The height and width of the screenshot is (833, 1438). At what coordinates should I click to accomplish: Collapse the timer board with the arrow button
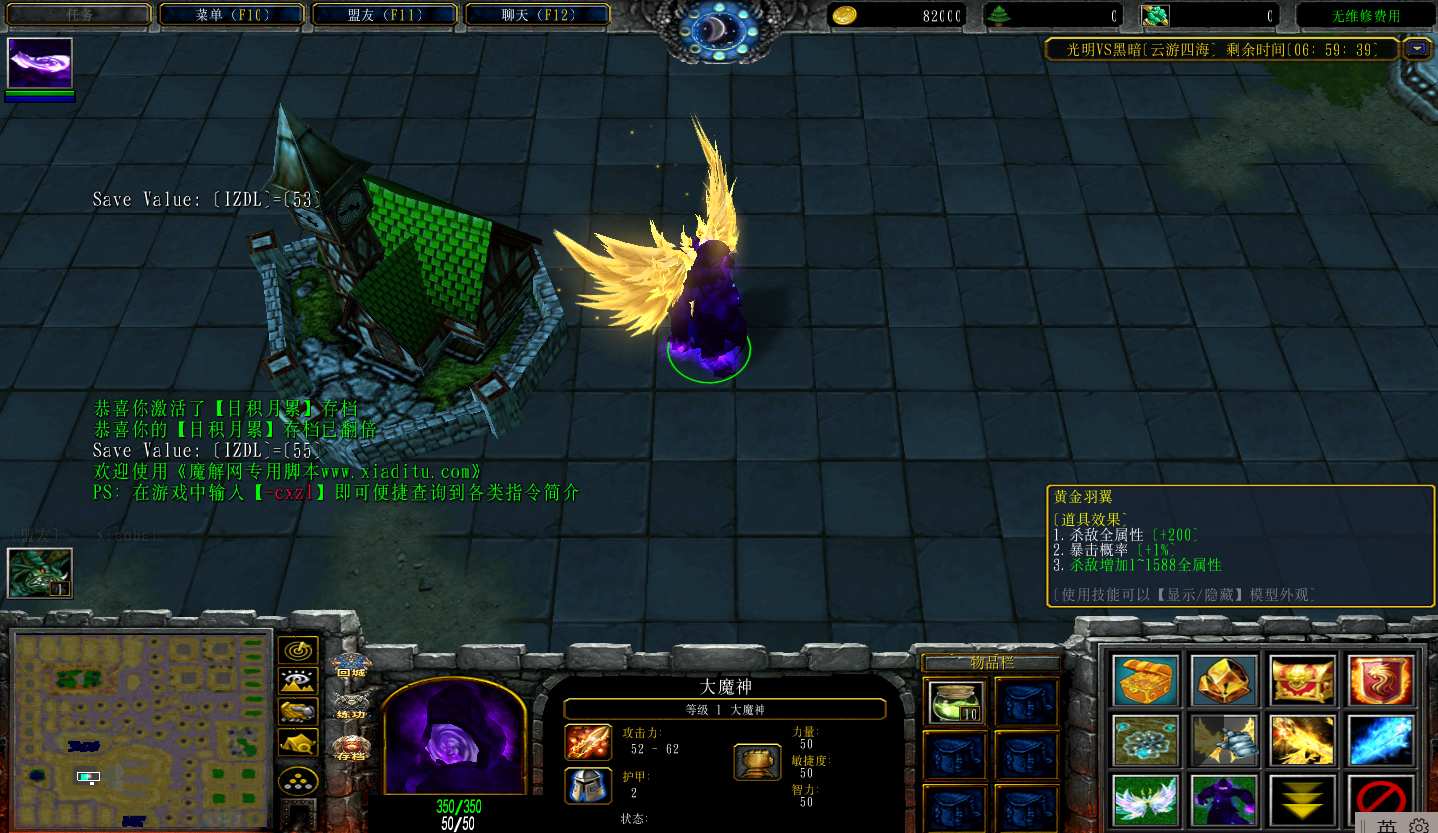pyautogui.click(x=1416, y=48)
